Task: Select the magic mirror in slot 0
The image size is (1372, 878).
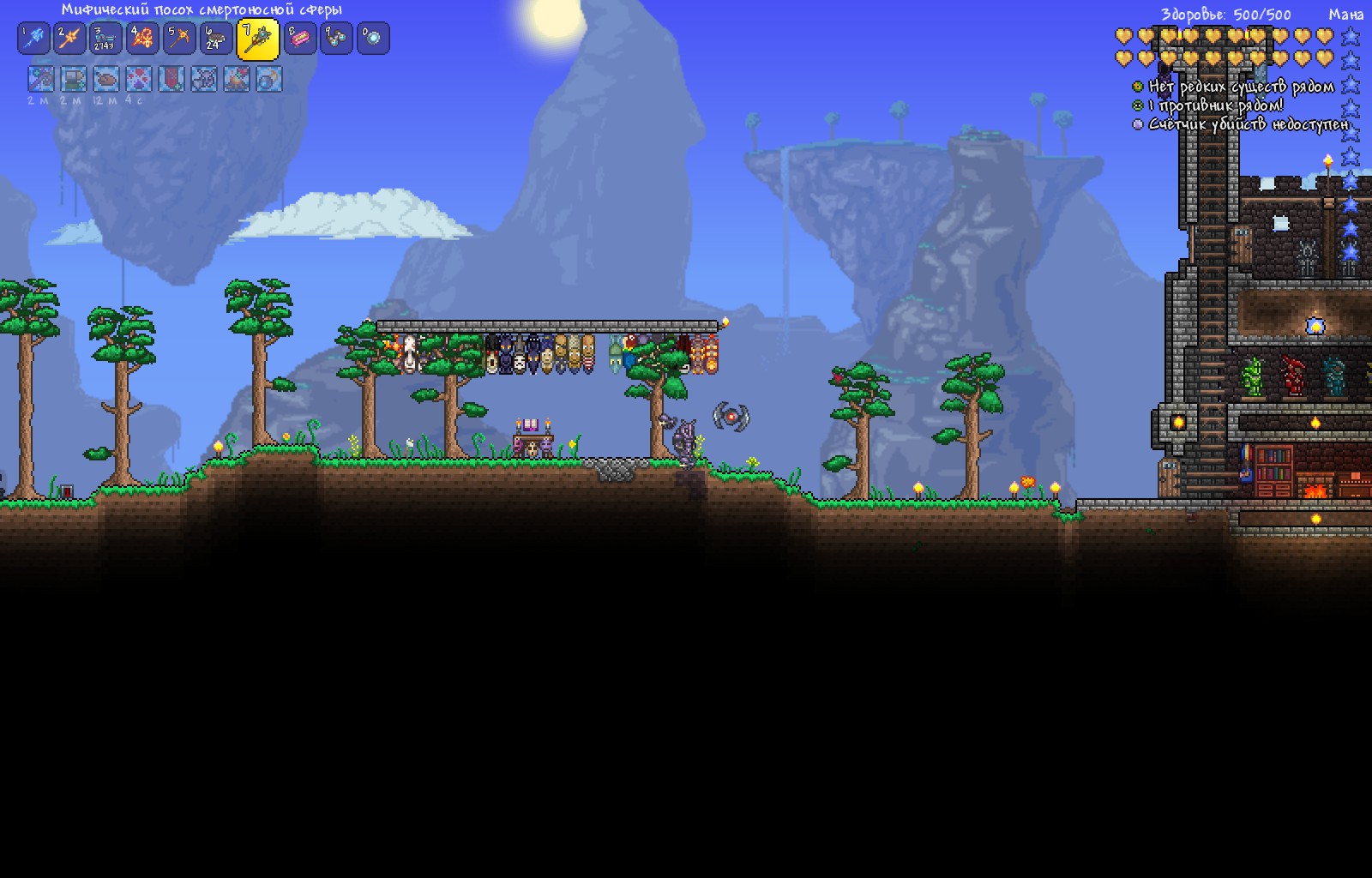Action: pyautogui.click(x=373, y=39)
